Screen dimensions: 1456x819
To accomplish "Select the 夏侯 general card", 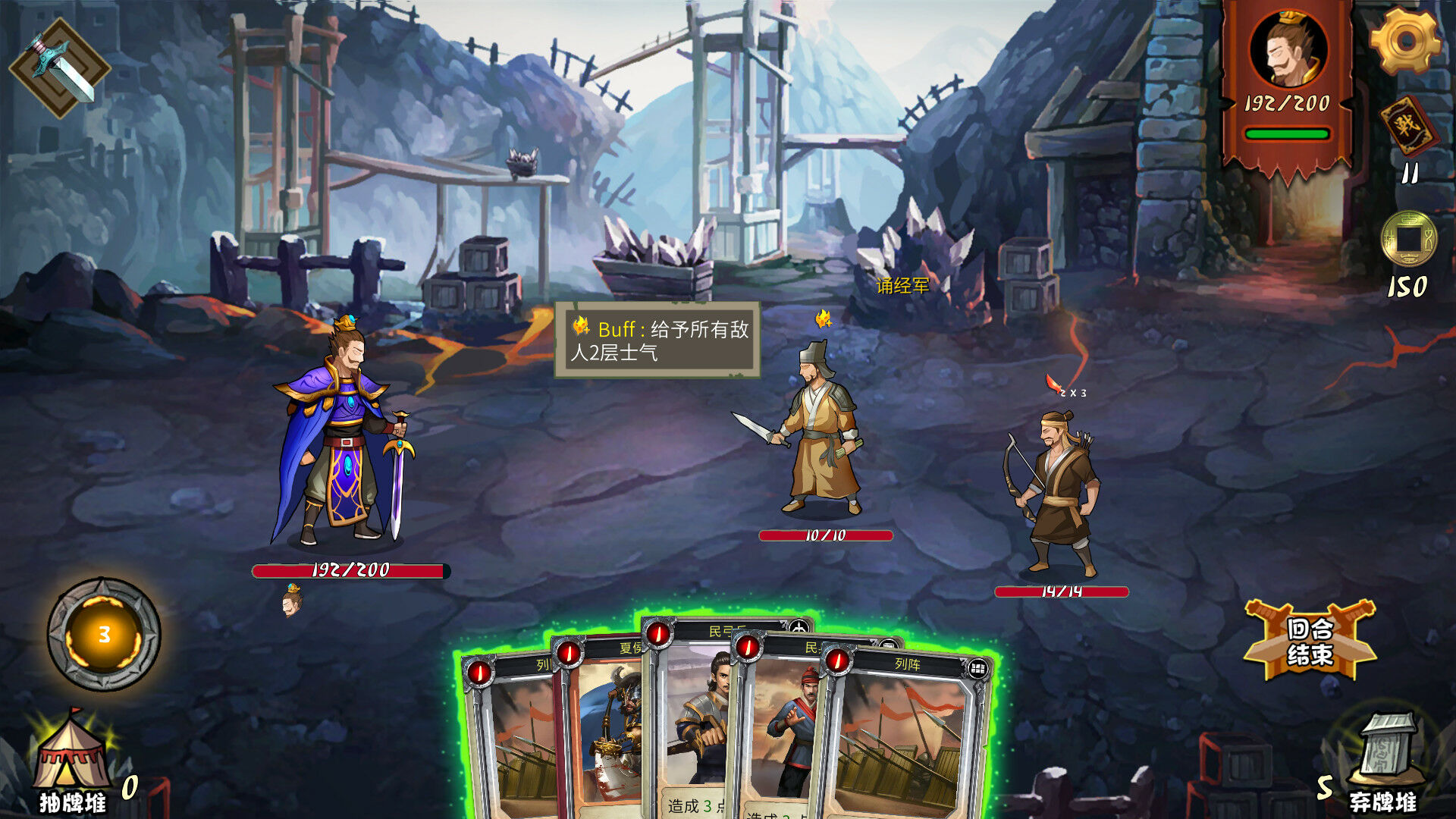I will 607,728.
